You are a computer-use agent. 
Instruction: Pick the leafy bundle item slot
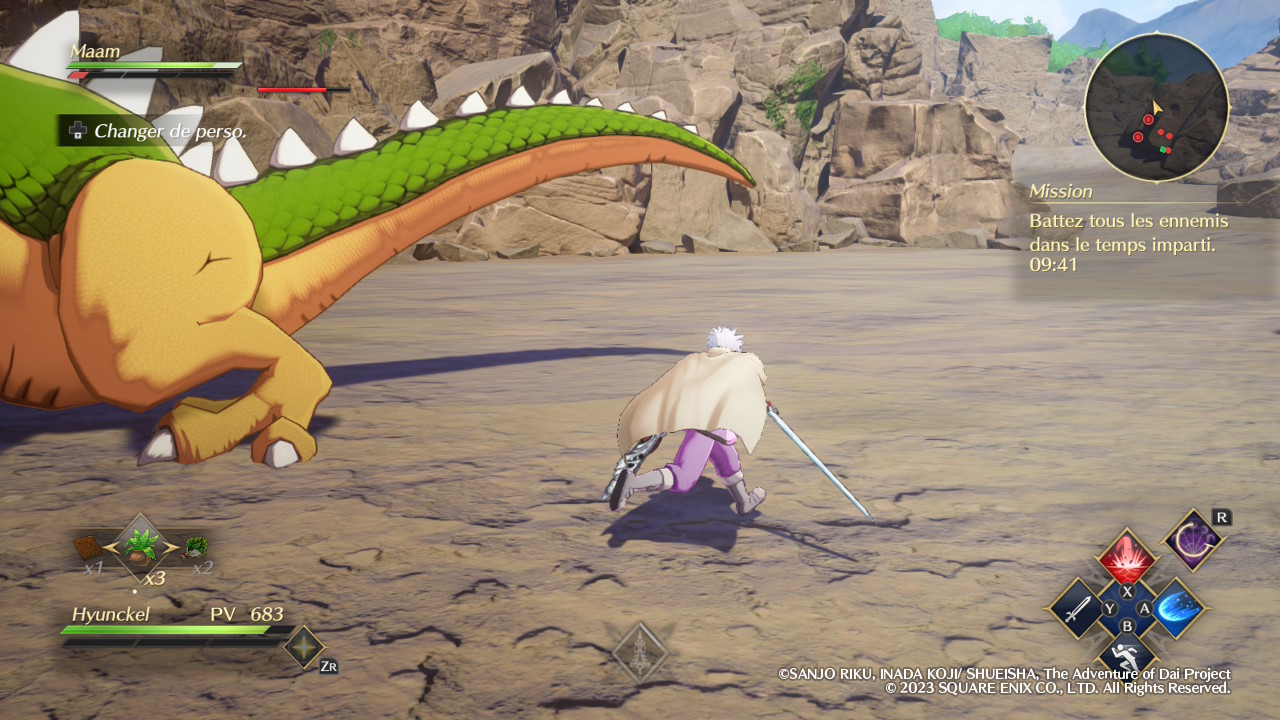pyautogui.click(x=196, y=546)
